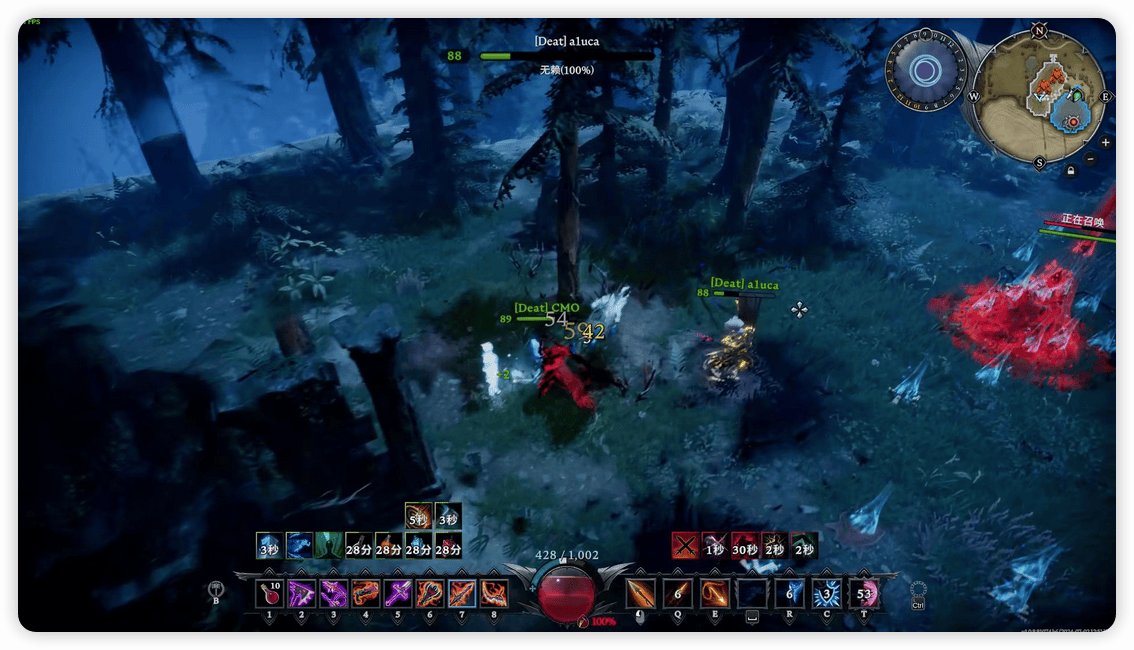Activate the T ultimate ability icon

[x=864, y=594]
